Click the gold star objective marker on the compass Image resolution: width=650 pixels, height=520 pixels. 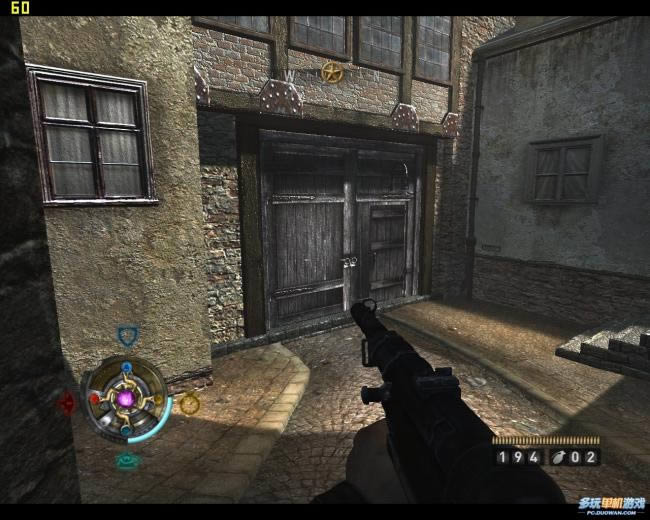pos(332,72)
